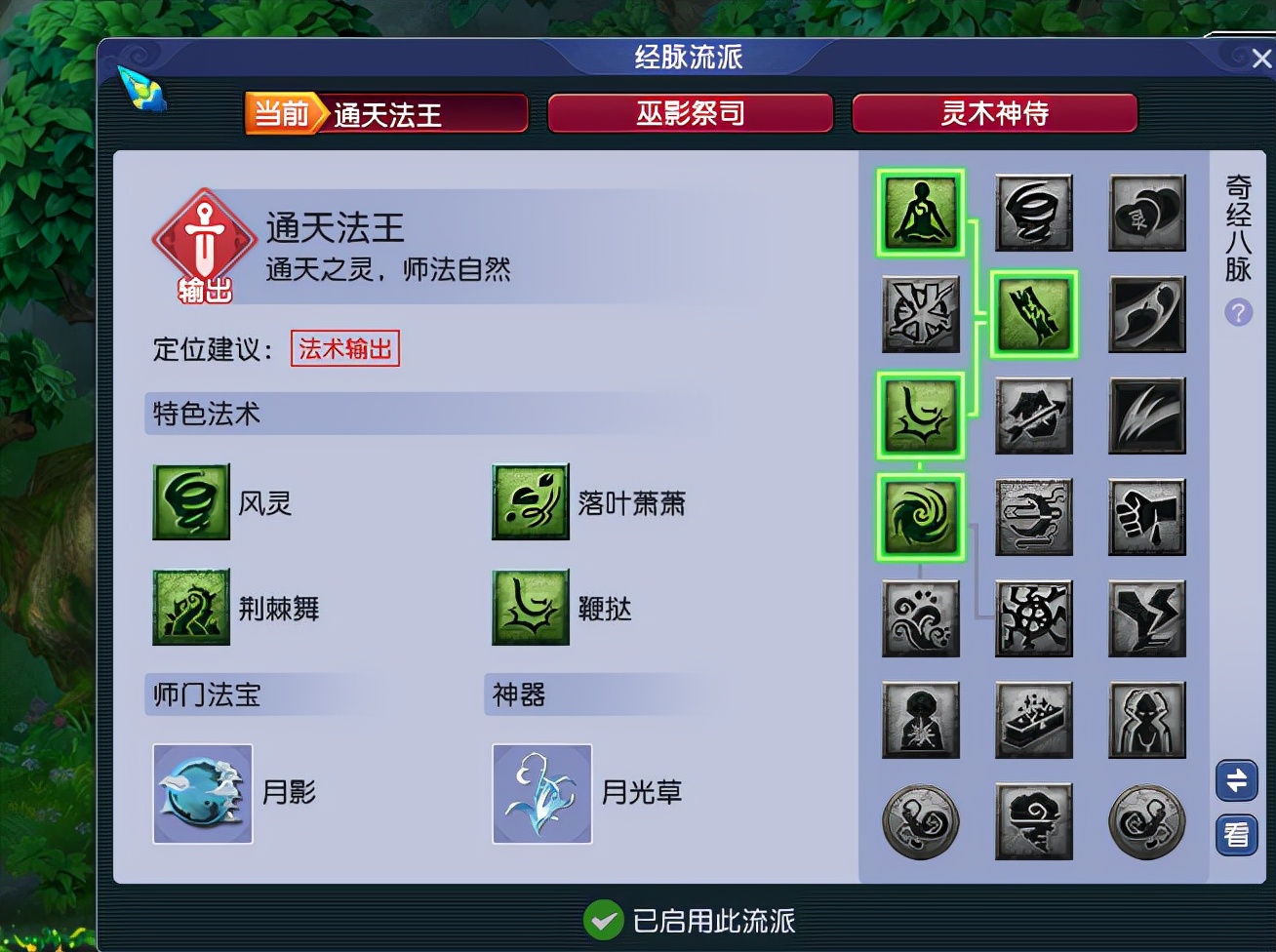The image size is (1276, 952).
Task: Open the 荆棘舞 skill icon
Action: [x=190, y=607]
